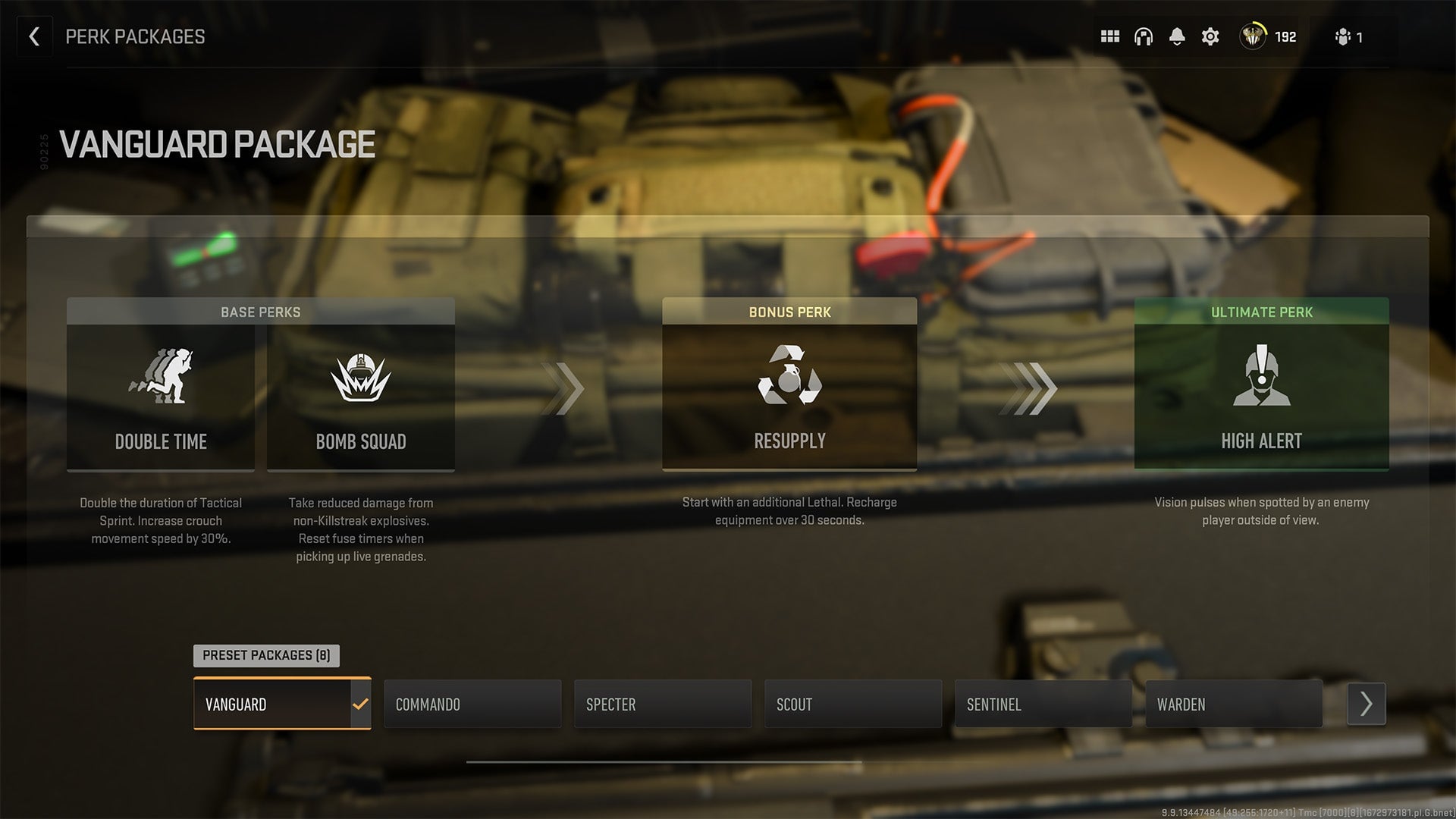The image size is (1456, 819).
Task: Open the channels grid icon
Action: pos(1109,36)
